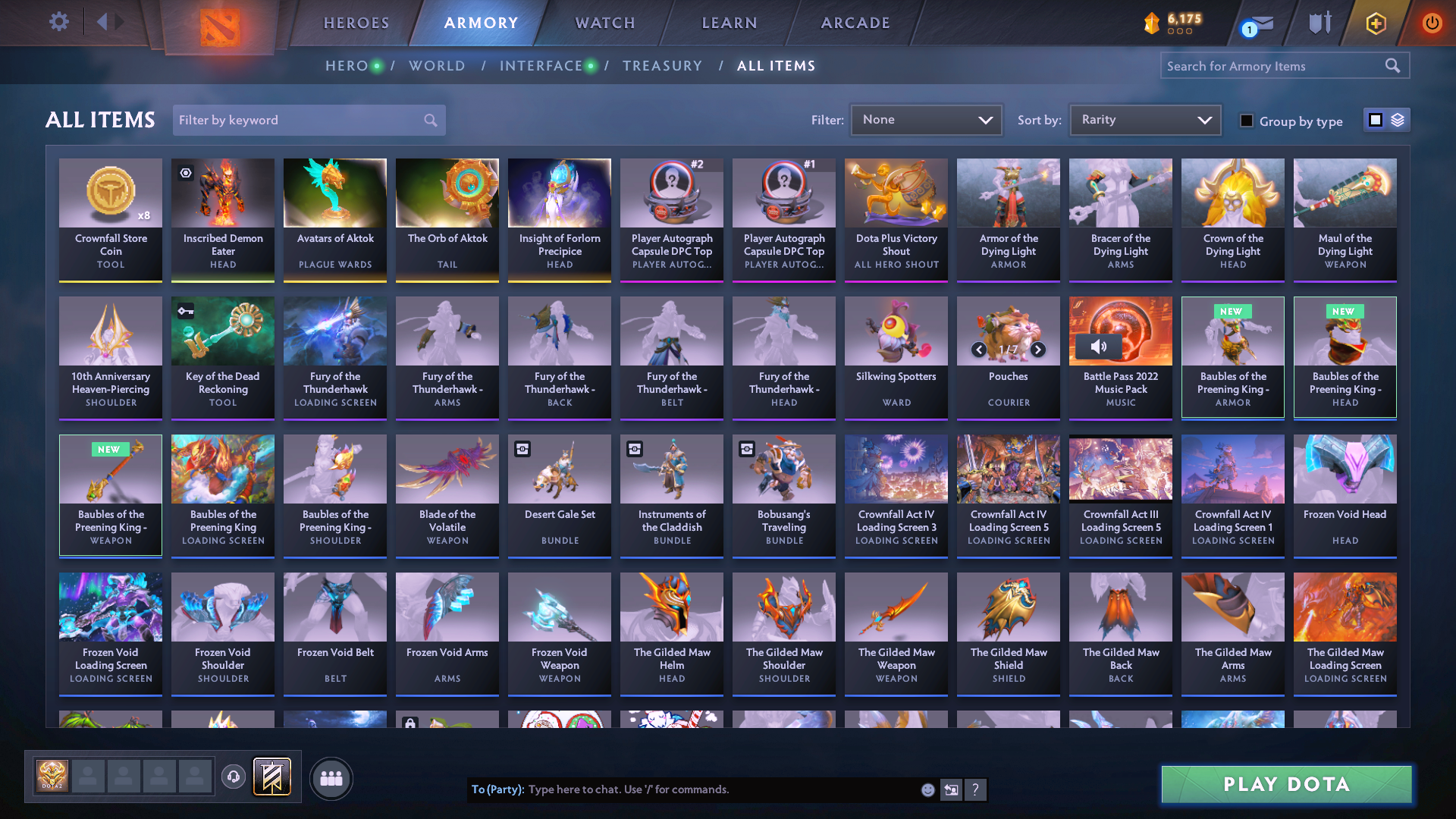
Task: Click the emoticon button in chat bar
Action: (927, 789)
